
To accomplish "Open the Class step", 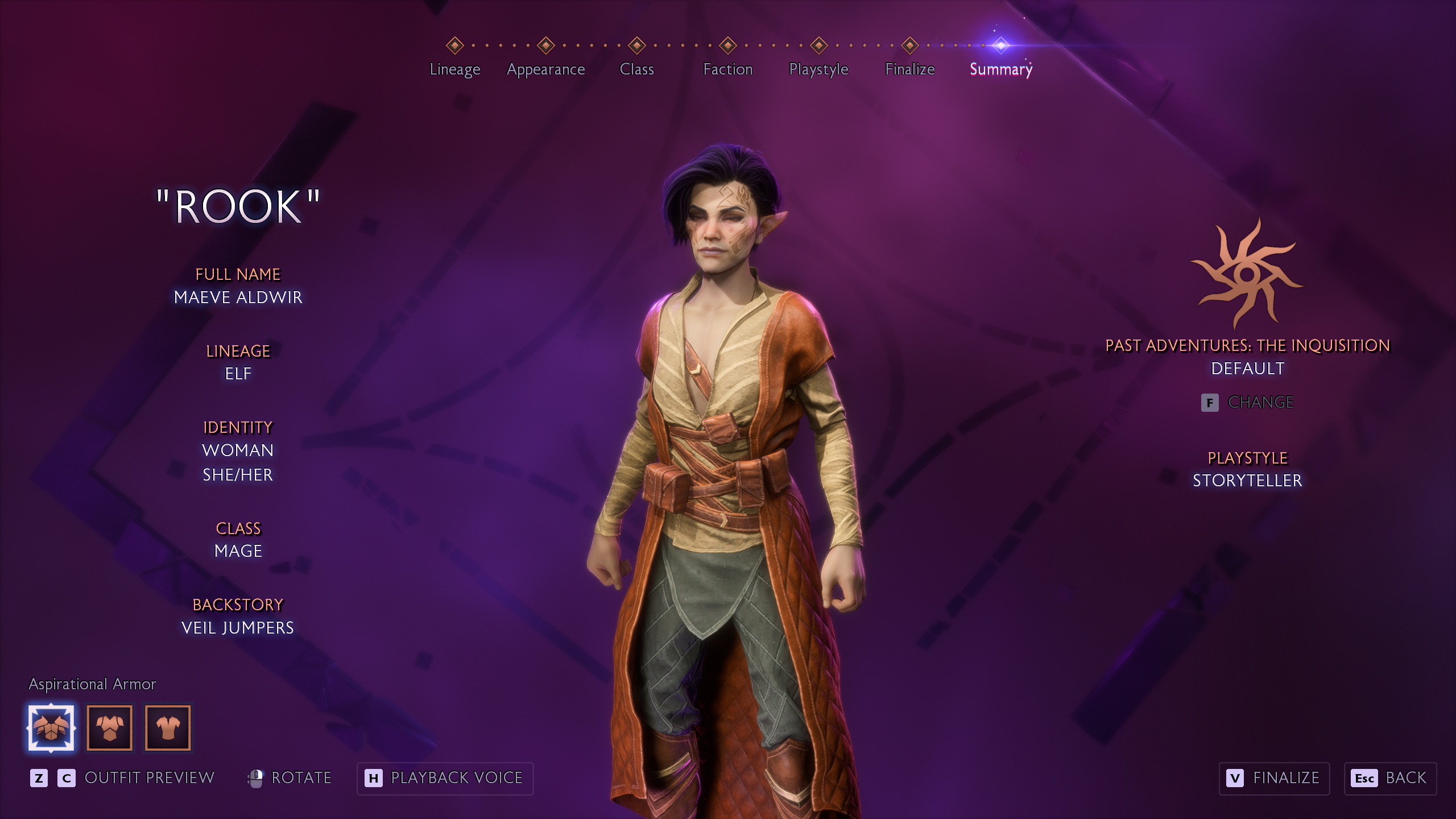I will 636,69.
